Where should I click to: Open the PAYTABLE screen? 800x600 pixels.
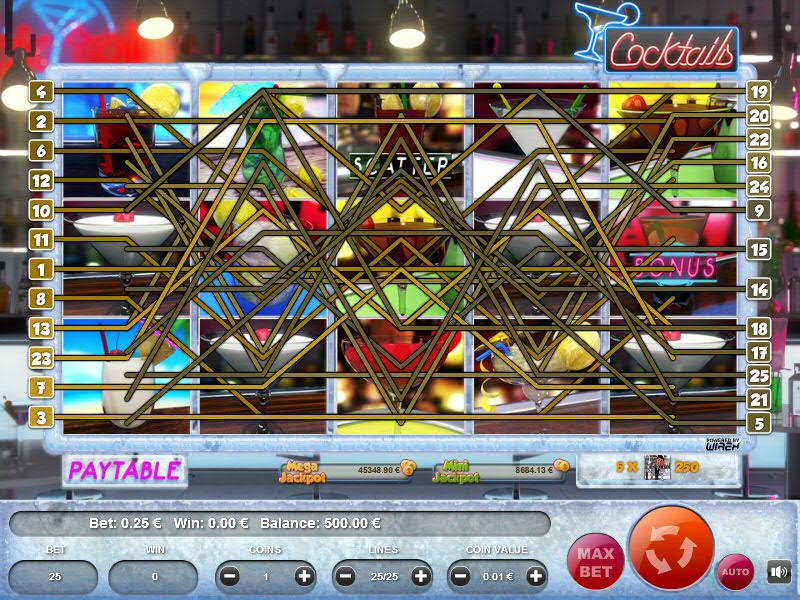coord(124,469)
